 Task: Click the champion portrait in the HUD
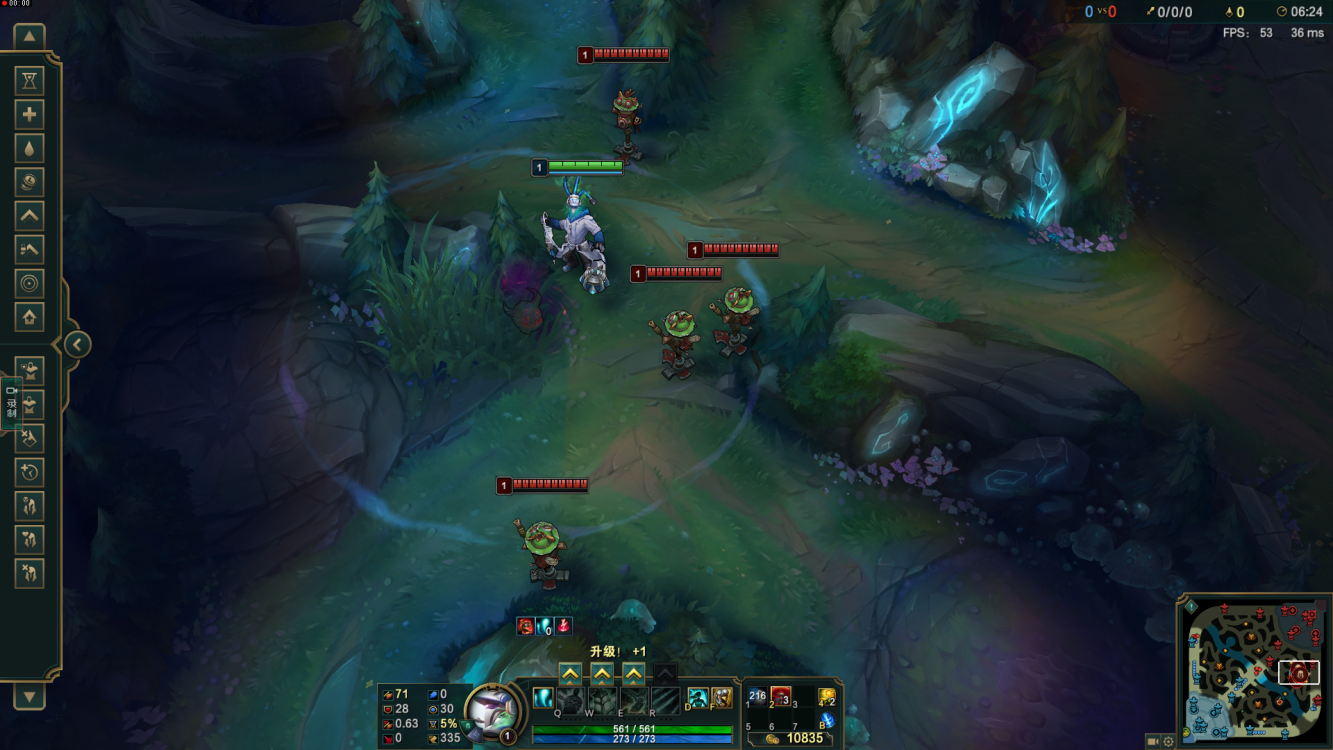tap(492, 711)
